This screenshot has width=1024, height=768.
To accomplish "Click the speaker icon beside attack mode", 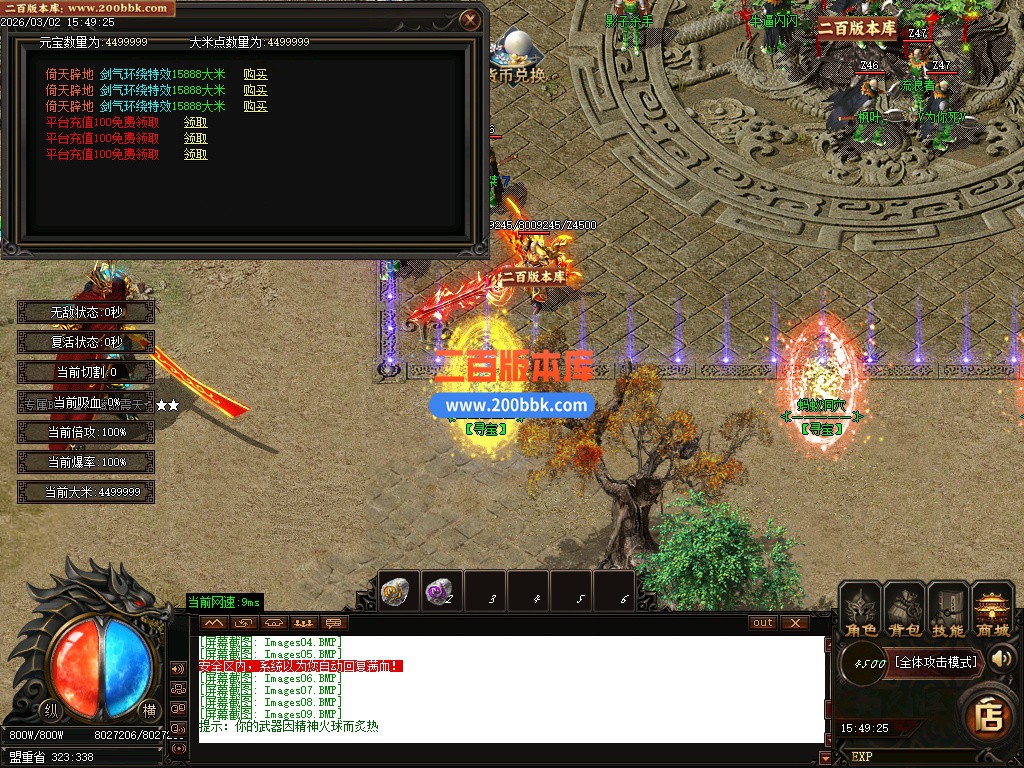I will pos(1002,658).
